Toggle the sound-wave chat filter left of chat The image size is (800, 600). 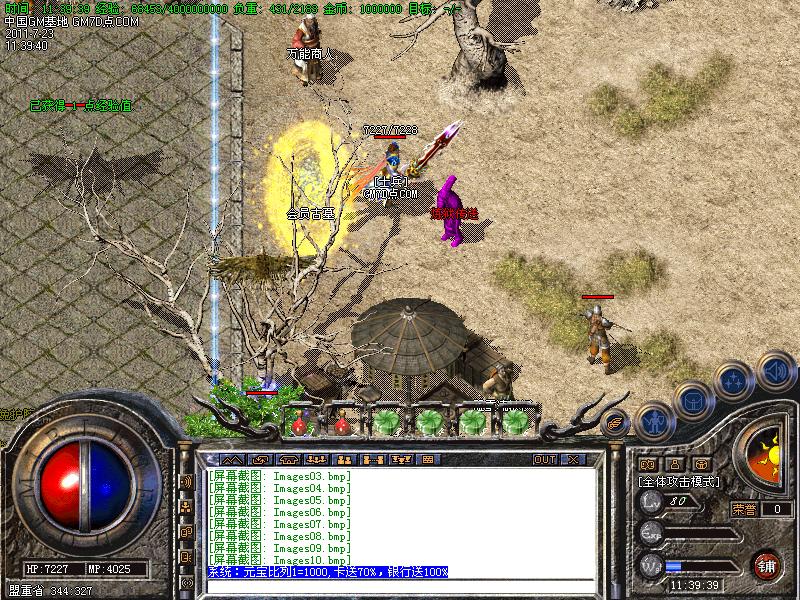coord(186,482)
